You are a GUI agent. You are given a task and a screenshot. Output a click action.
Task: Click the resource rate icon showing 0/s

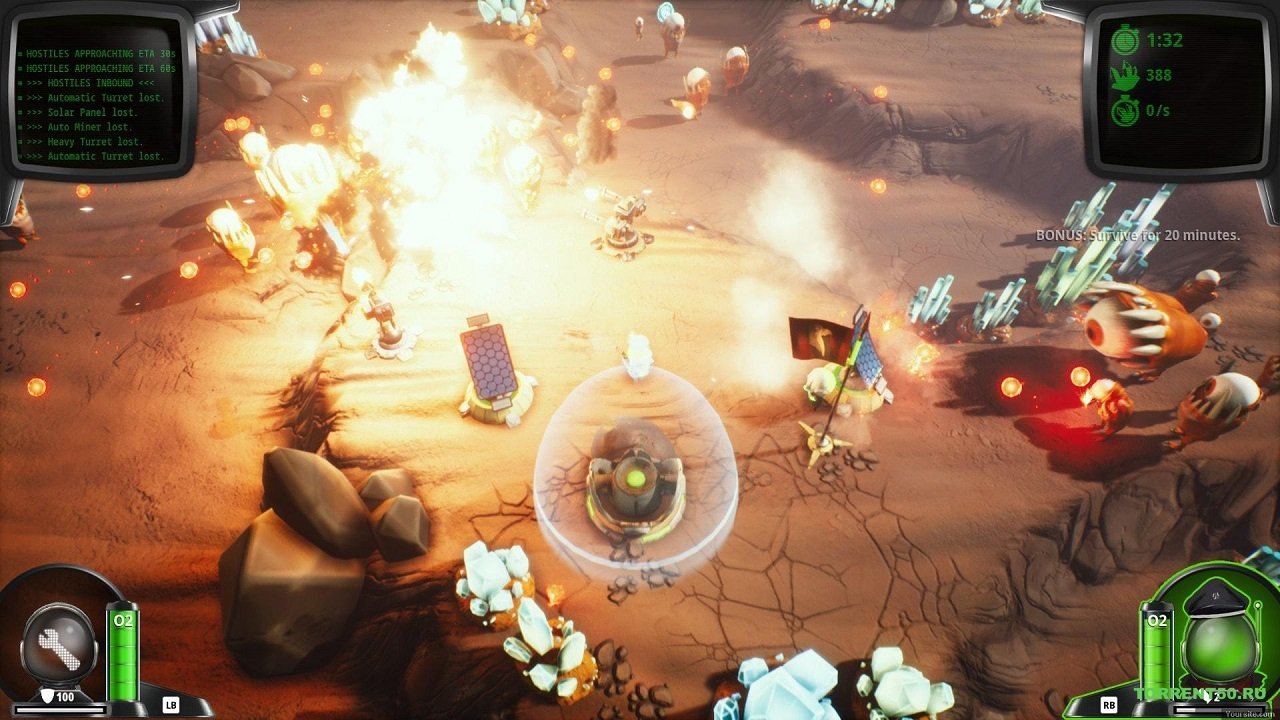pyautogui.click(x=1126, y=110)
